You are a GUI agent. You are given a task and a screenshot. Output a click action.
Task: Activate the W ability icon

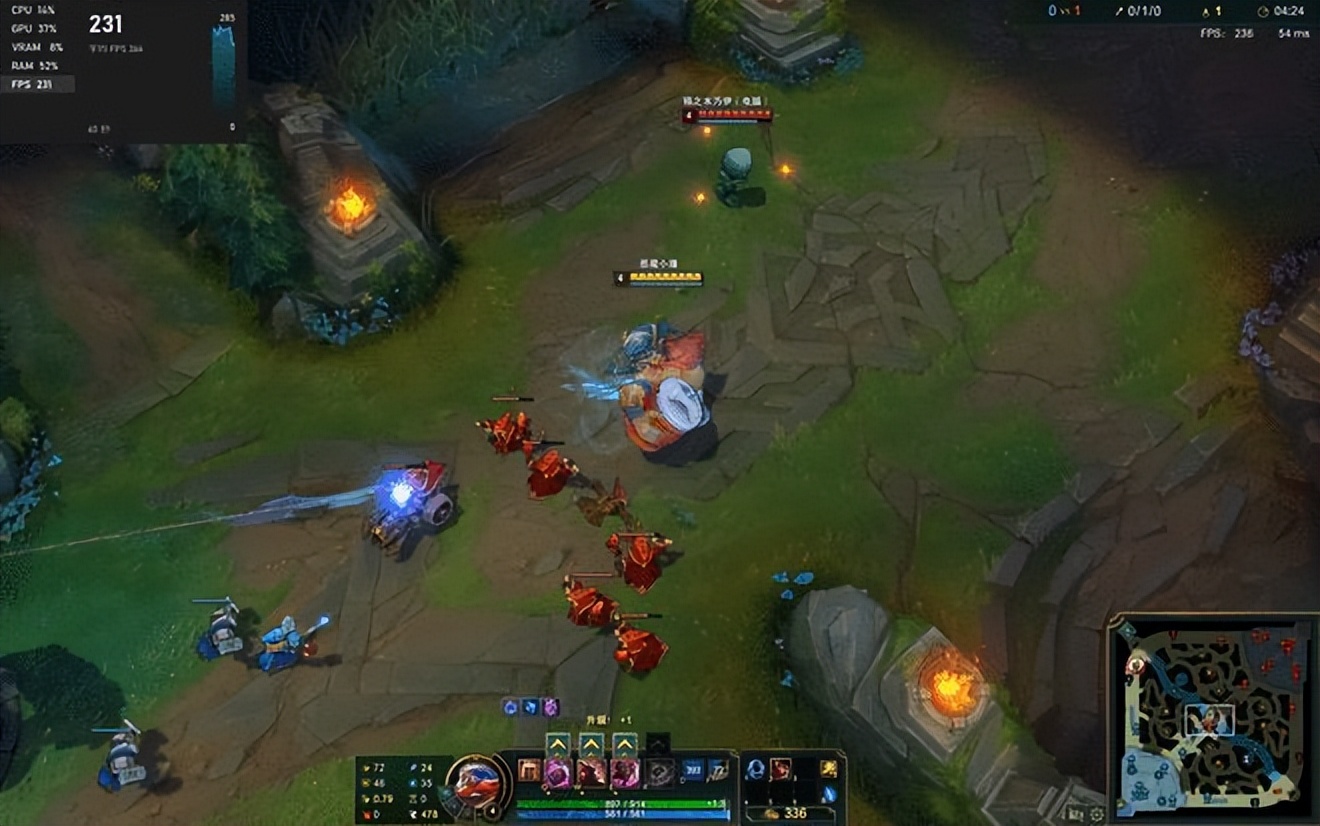pos(592,772)
